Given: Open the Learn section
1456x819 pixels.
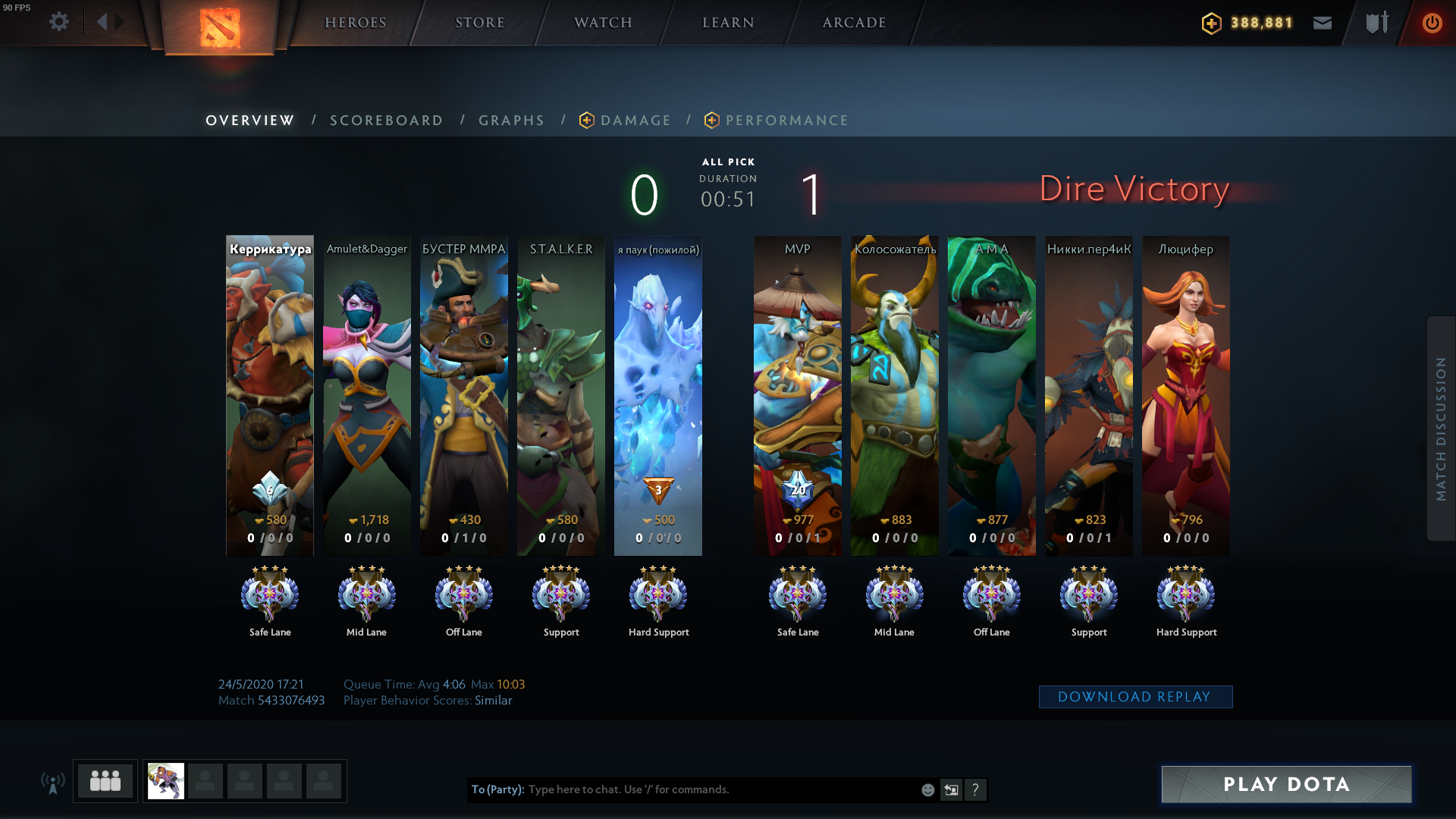Looking at the screenshot, I should coord(728,23).
